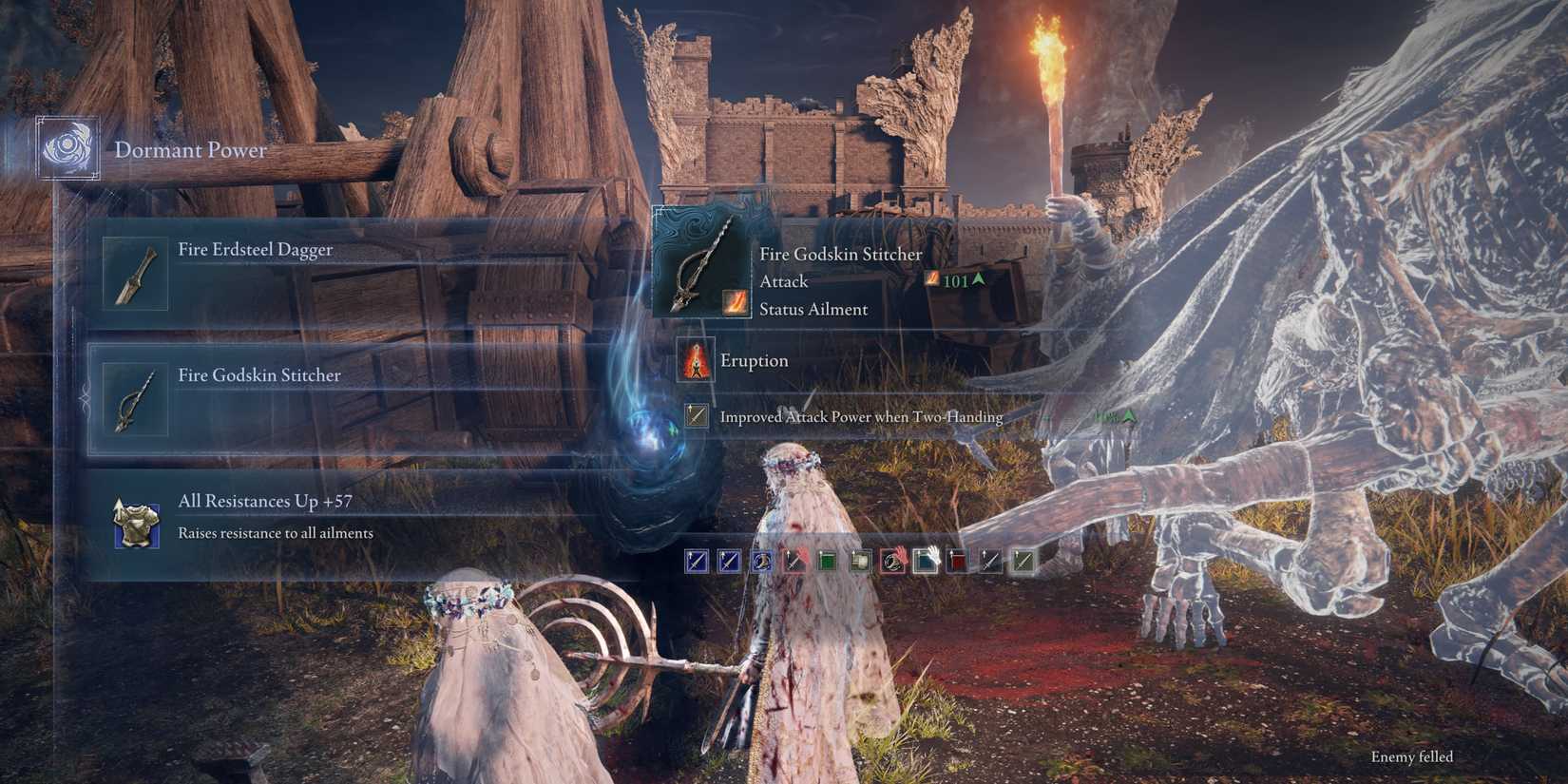The image size is (1568, 784).
Task: Click the gray sword slot near the hotbar's right end
Action: tap(991, 561)
